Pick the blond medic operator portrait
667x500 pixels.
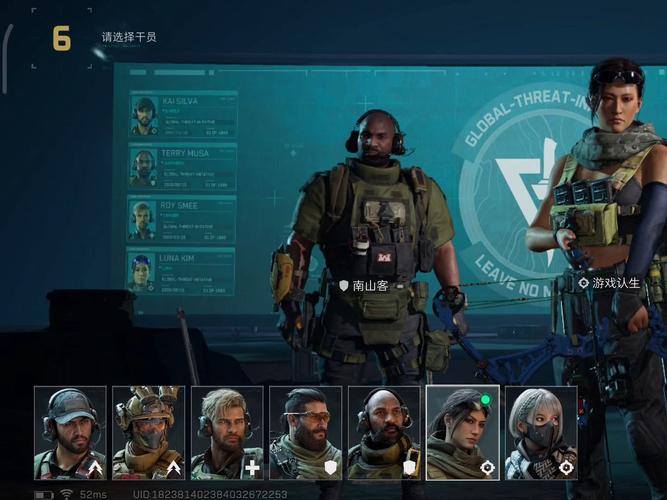[227, 432]
